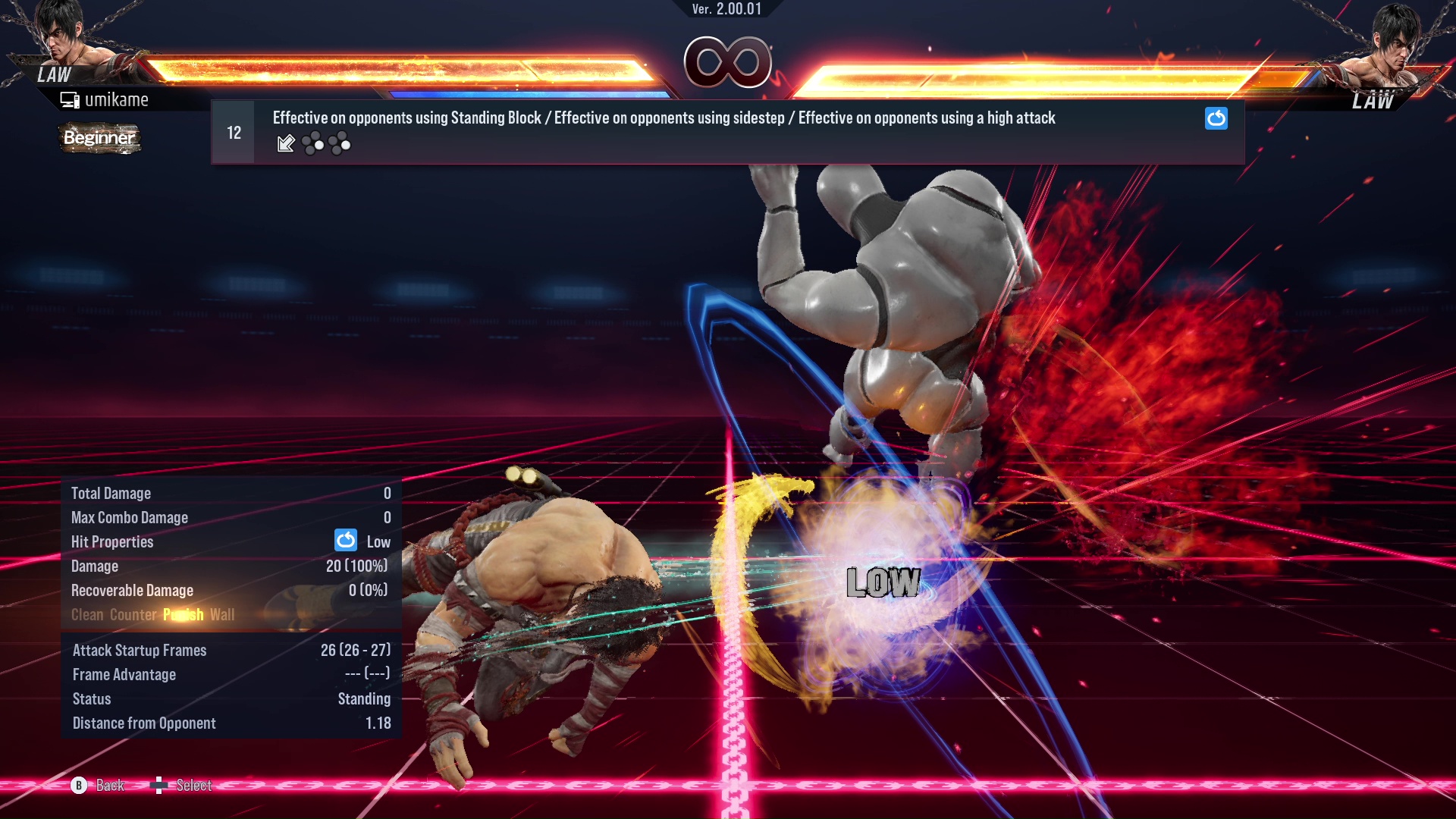Image resolution: width=1456 pixels, height=819 pixels.
Task: Click the second button input icon in notation
Action: (340, 143)
